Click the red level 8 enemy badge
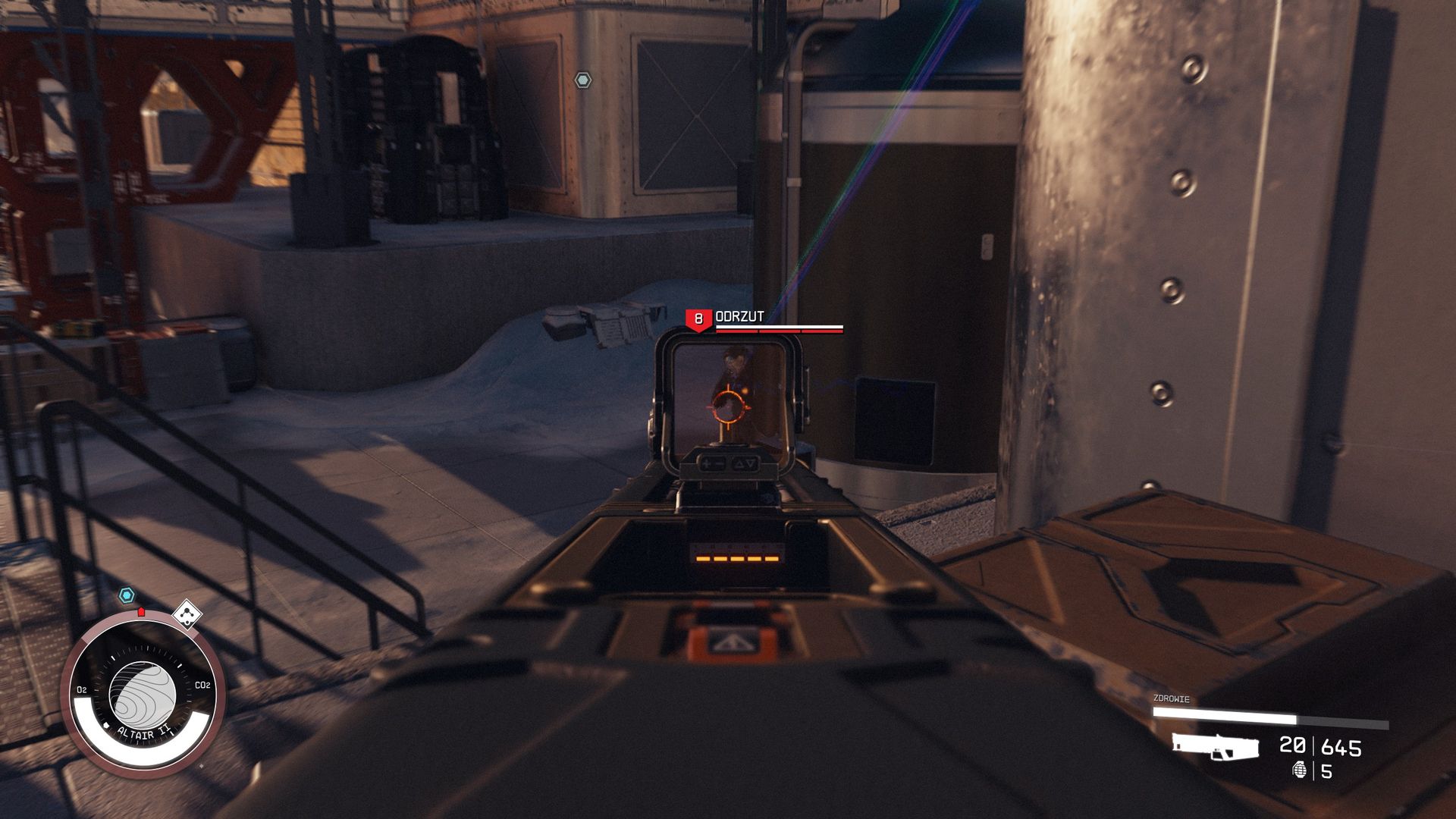This screenshot has height=819, width=1456. 698,319
